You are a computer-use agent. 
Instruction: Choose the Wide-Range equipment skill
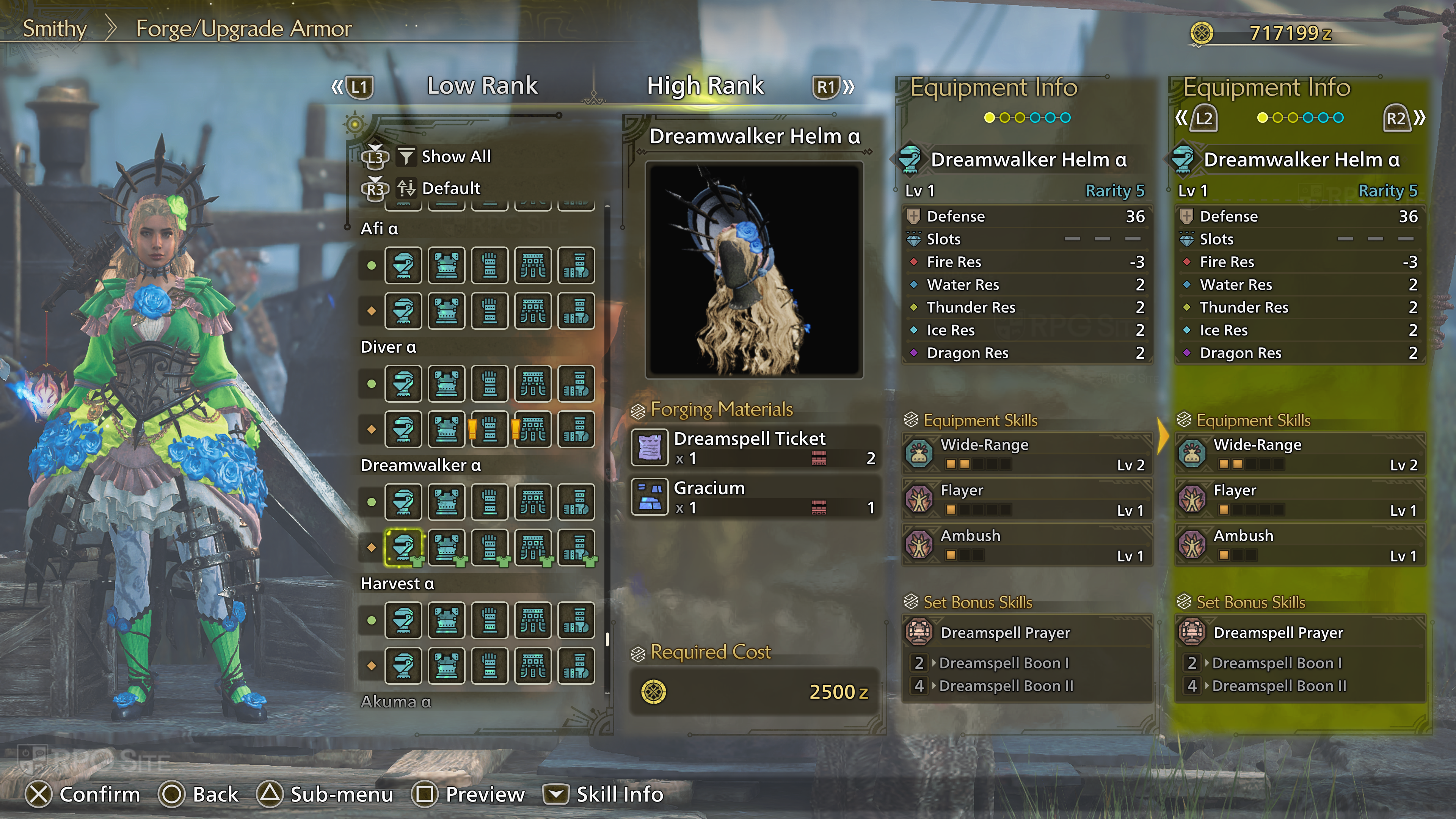pyautogui.click(x=1026, y=454)
